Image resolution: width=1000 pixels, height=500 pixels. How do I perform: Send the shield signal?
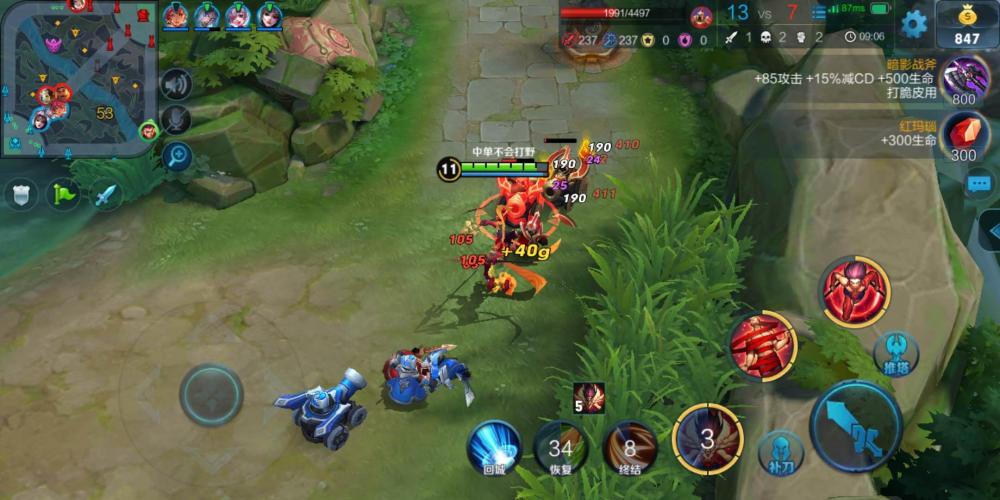click(x=21, y=193)
